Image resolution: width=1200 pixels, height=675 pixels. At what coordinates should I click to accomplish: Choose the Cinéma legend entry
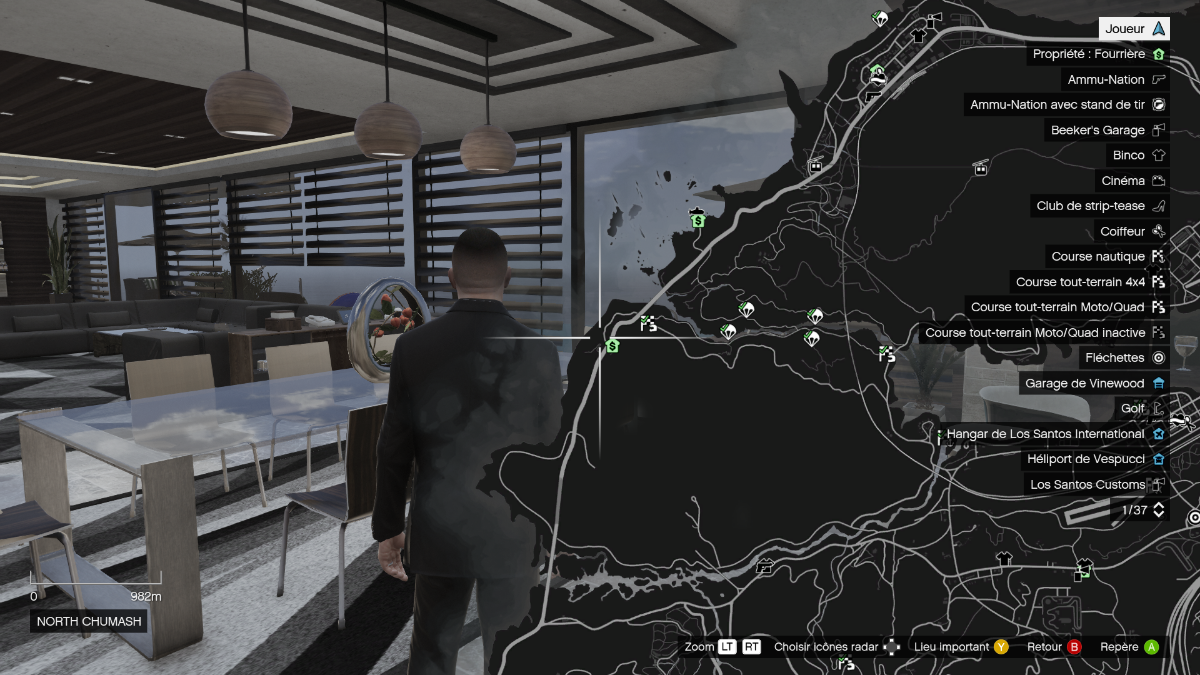pos(1132,181)
